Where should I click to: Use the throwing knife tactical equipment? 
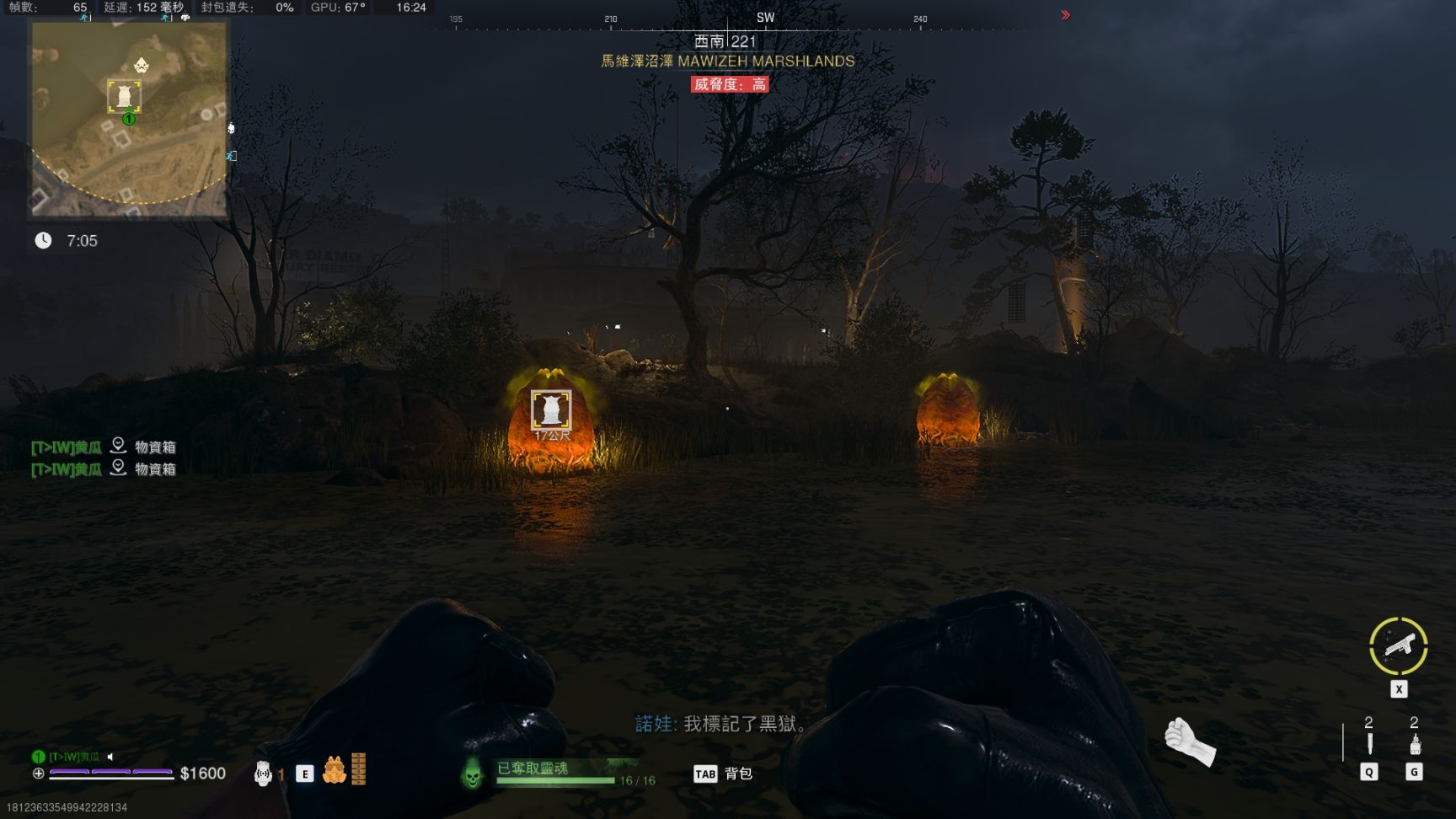(x=1369, y=744)
